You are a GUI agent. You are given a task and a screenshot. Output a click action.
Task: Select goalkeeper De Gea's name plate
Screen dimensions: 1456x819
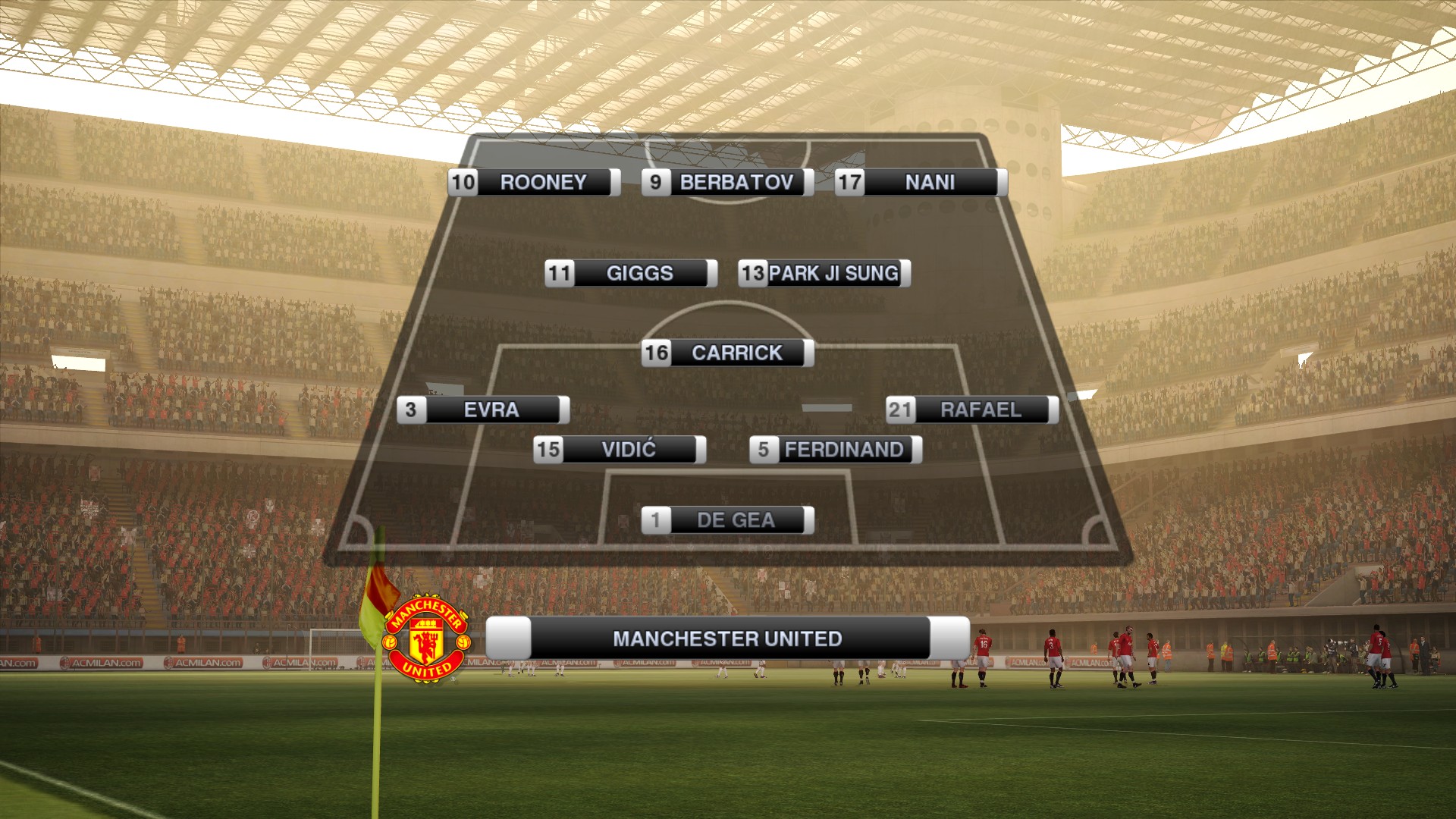pyautogui.click(x=727, y=520)
